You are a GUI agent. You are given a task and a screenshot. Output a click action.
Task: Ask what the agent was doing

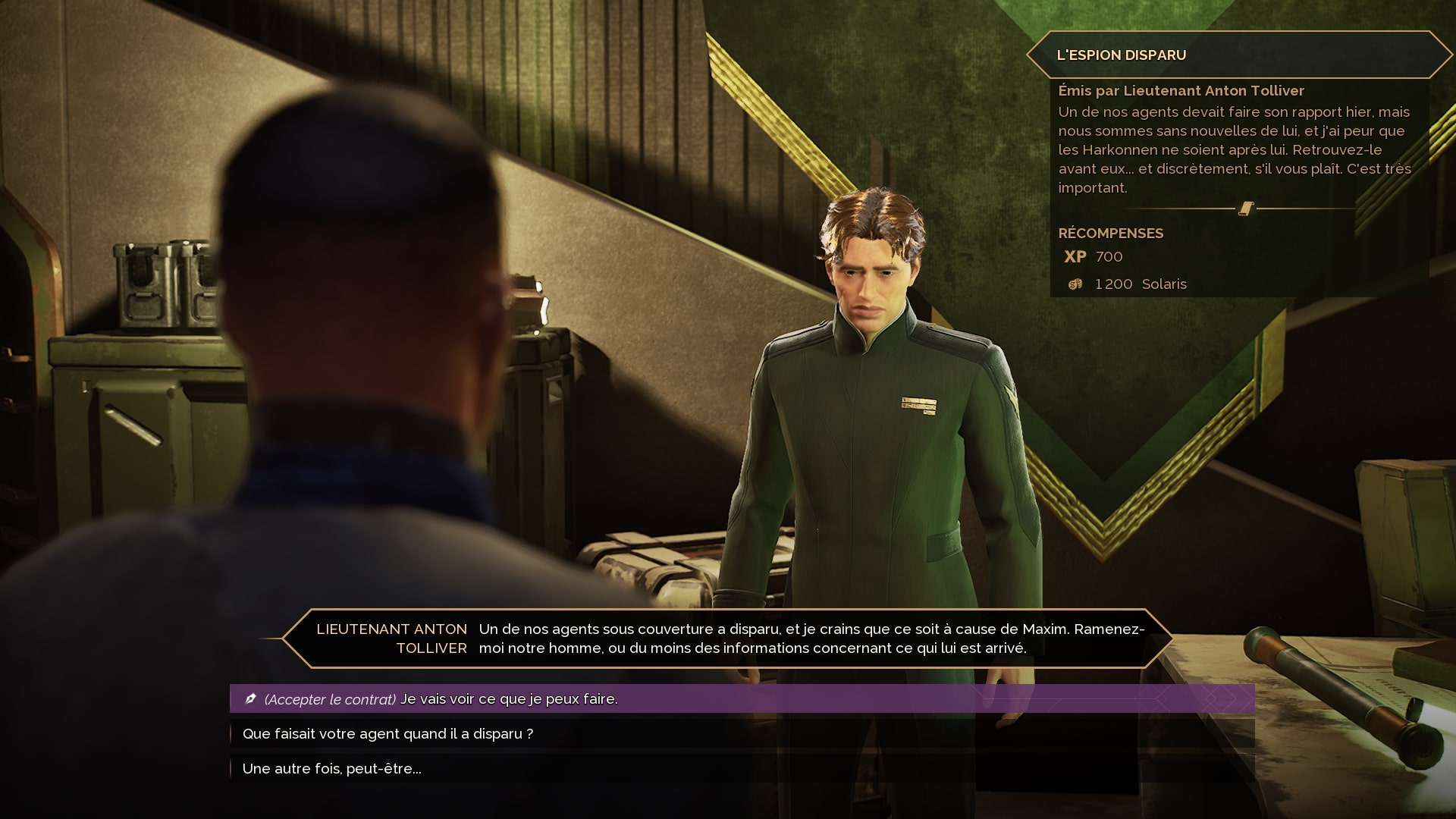[x=388, y=733]
